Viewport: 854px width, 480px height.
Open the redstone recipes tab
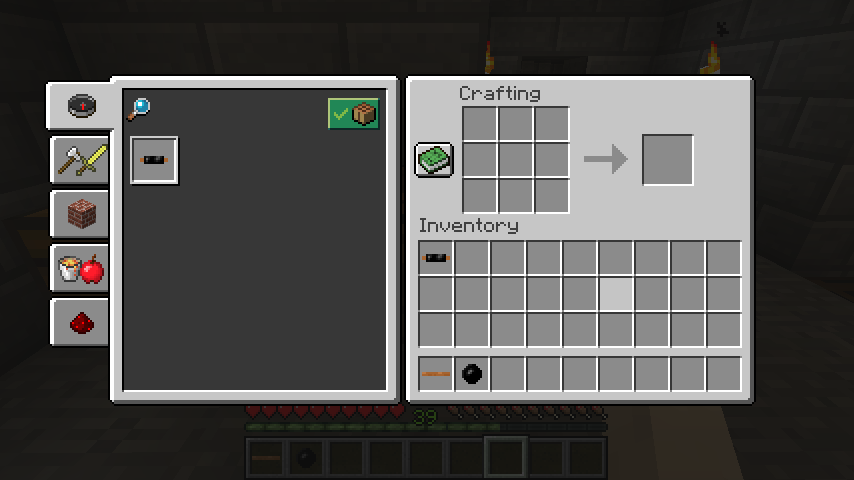(x=81, y=322)
